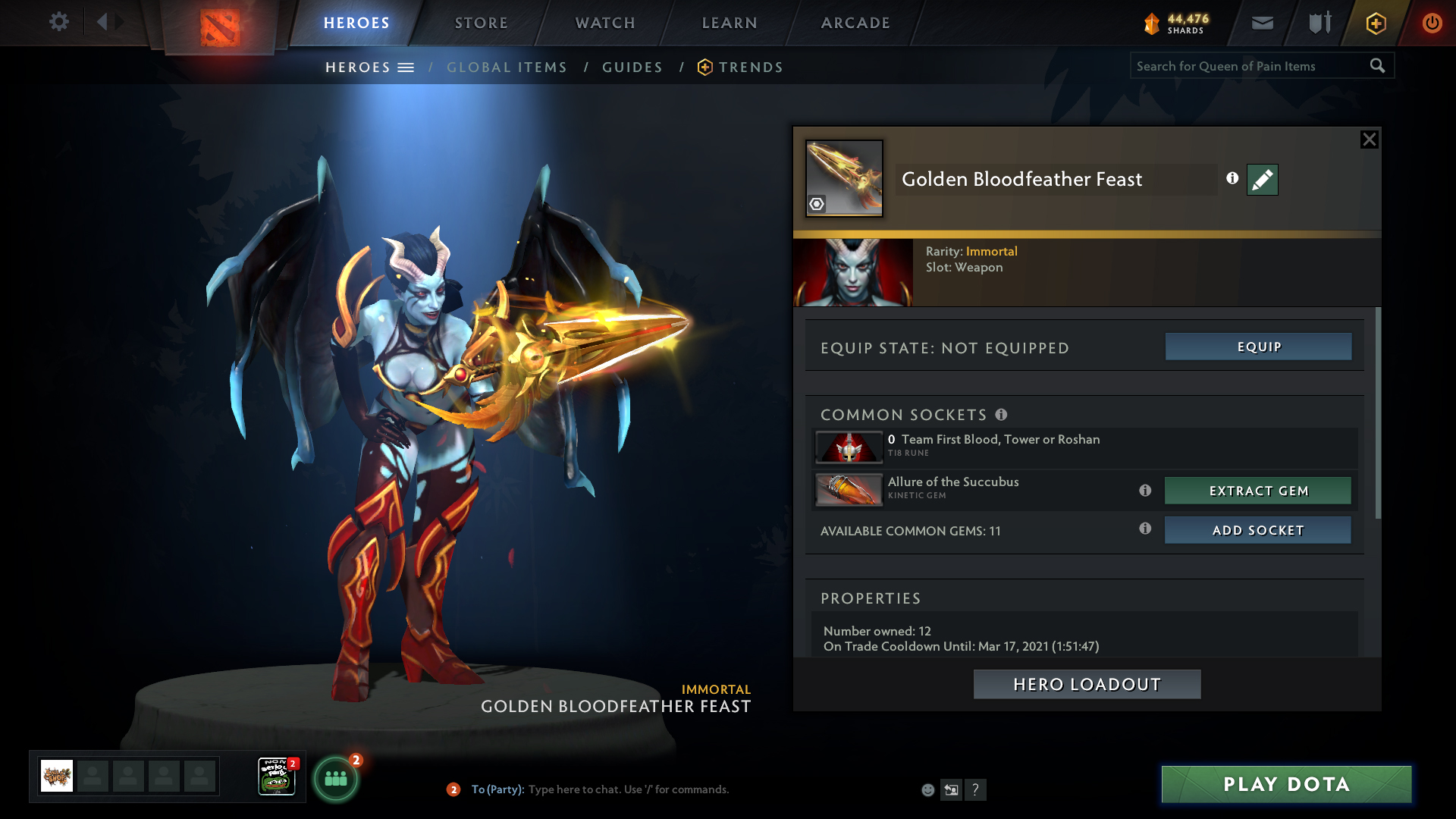Rename item with the pencil button
Image resolution: width=1456 pixels, height=819 pixels.
point(1262,180)
